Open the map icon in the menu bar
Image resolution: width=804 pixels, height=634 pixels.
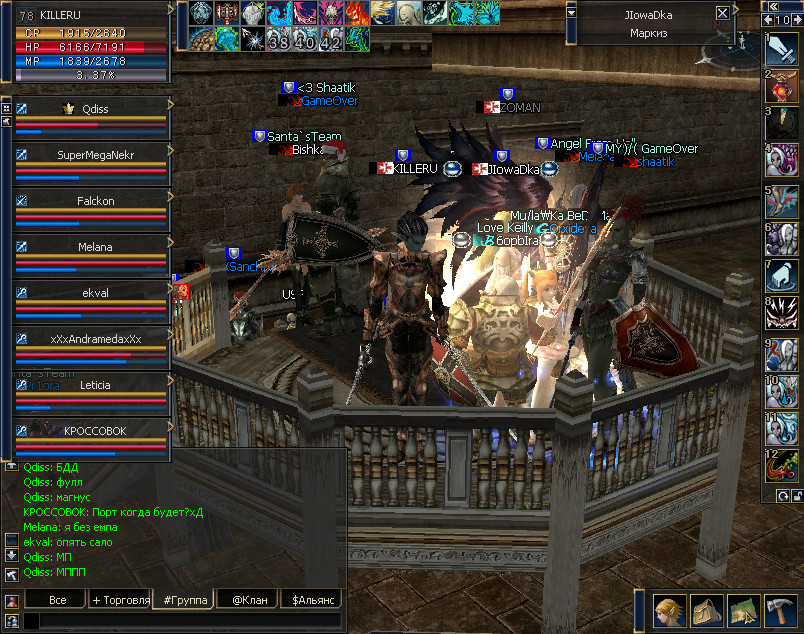tap(743, 608)
